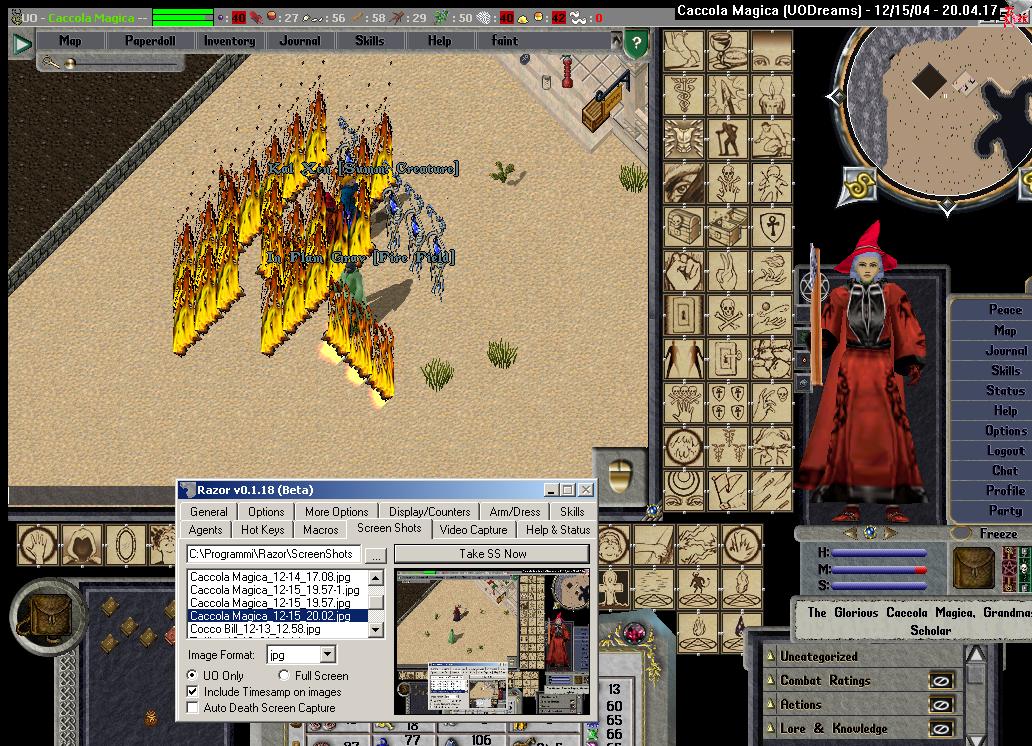Toggle Peace mode on the paperdoll
This screenshot has width=1032, height=746.
click(x=1005, y=310)
